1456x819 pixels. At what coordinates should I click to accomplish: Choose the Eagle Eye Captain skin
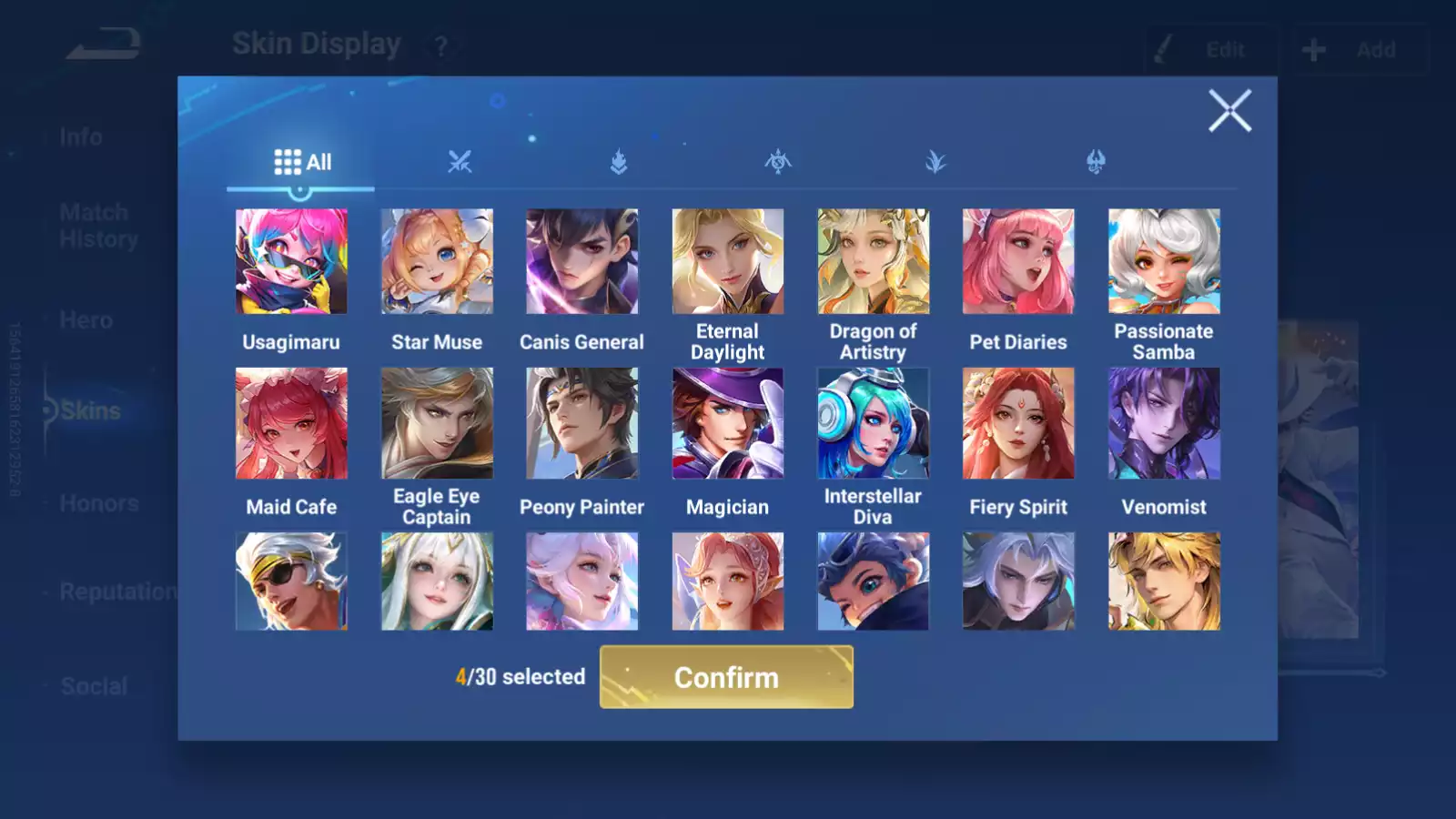click(437, 423)
